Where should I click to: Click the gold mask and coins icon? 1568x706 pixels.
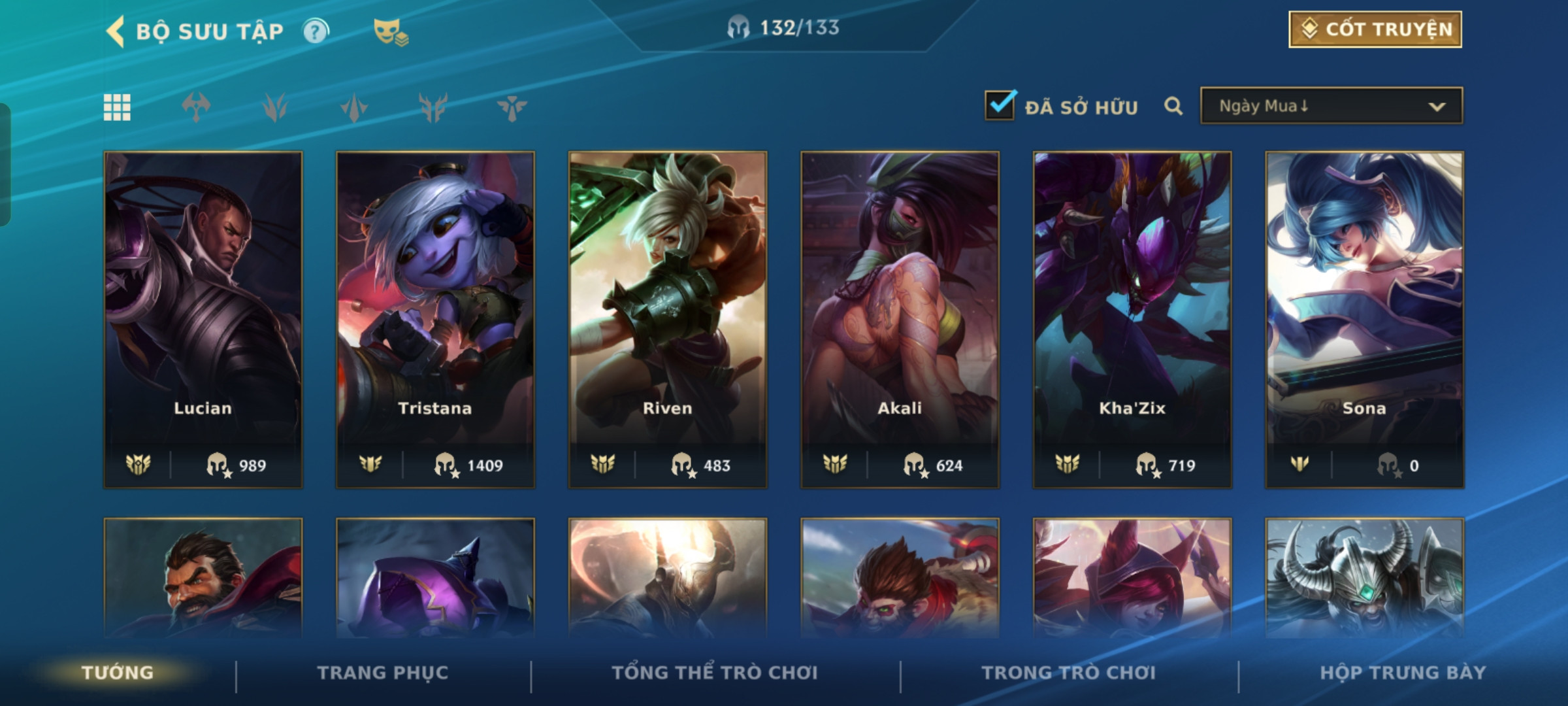[x=390, y=32]
